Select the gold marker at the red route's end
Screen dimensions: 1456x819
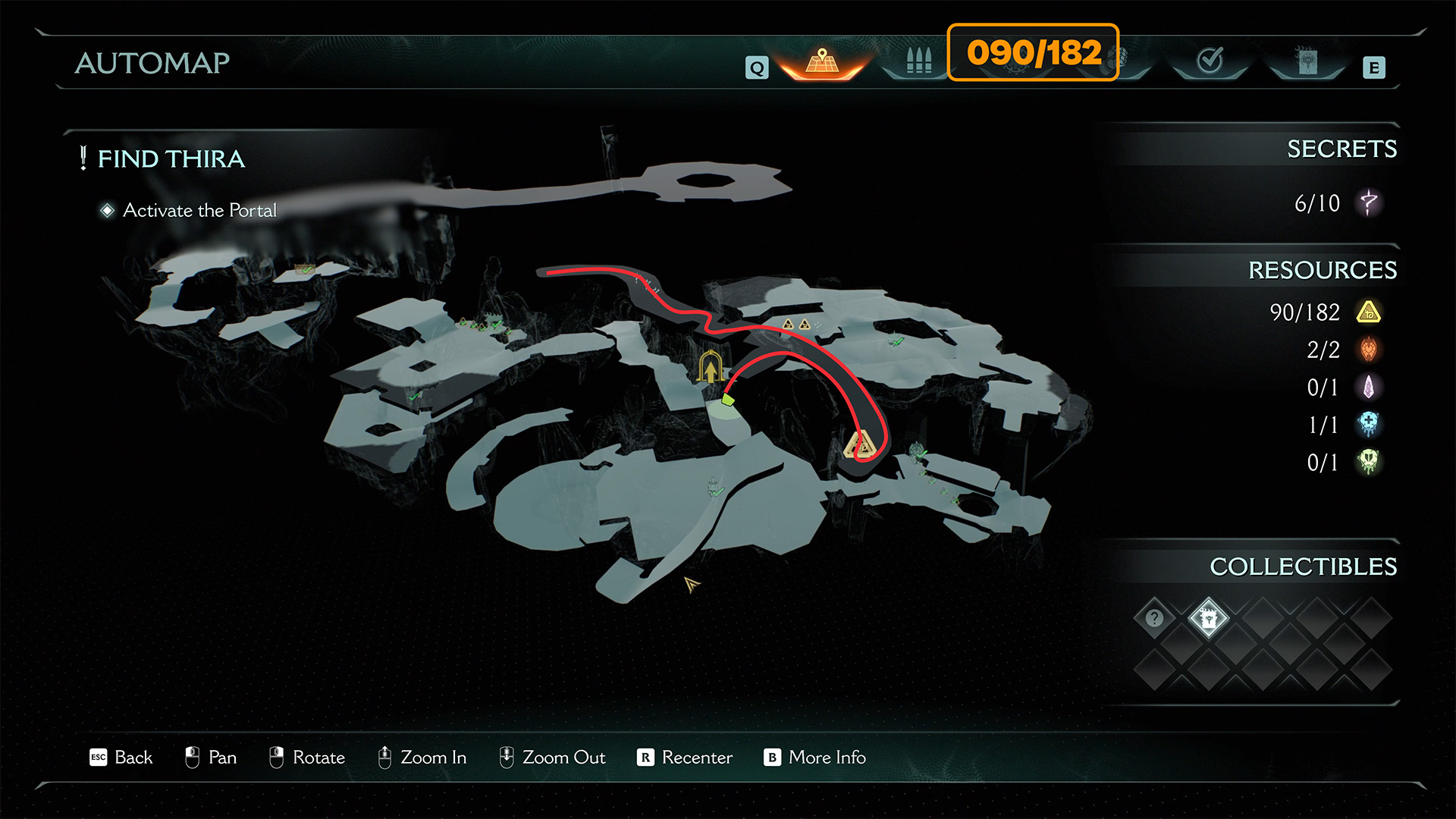click(862, 446)
